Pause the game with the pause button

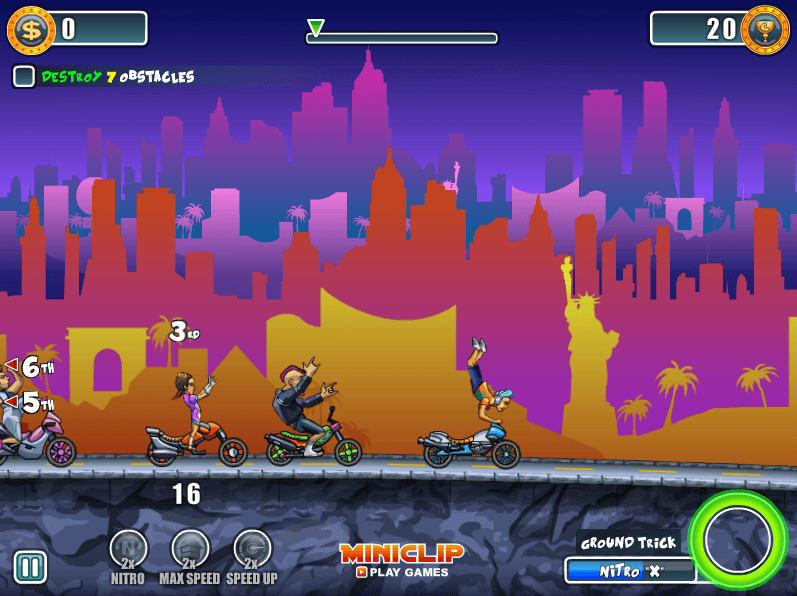[x=30, y=567]
